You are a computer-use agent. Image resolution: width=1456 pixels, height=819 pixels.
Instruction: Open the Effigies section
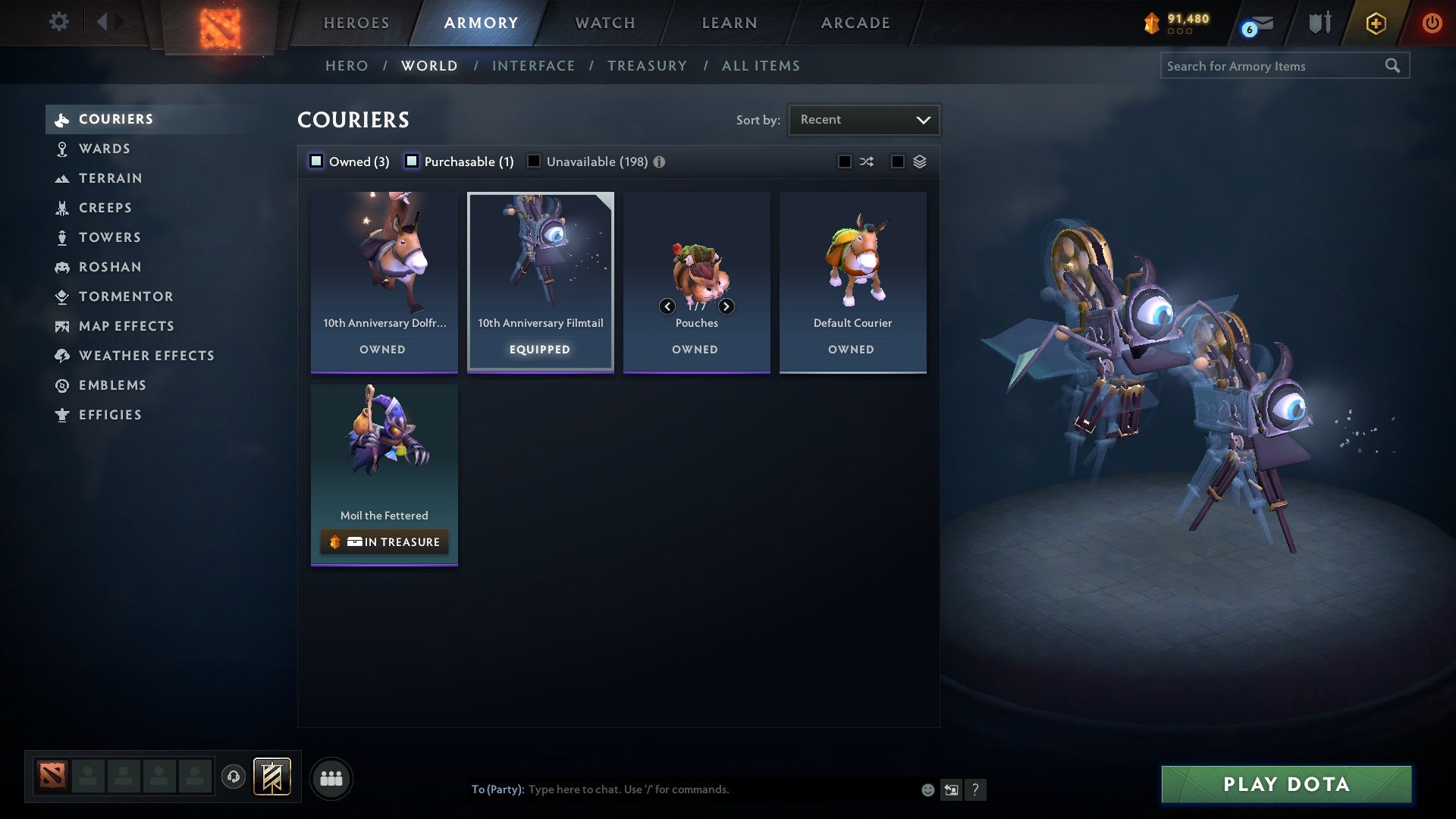coord(110,415)
